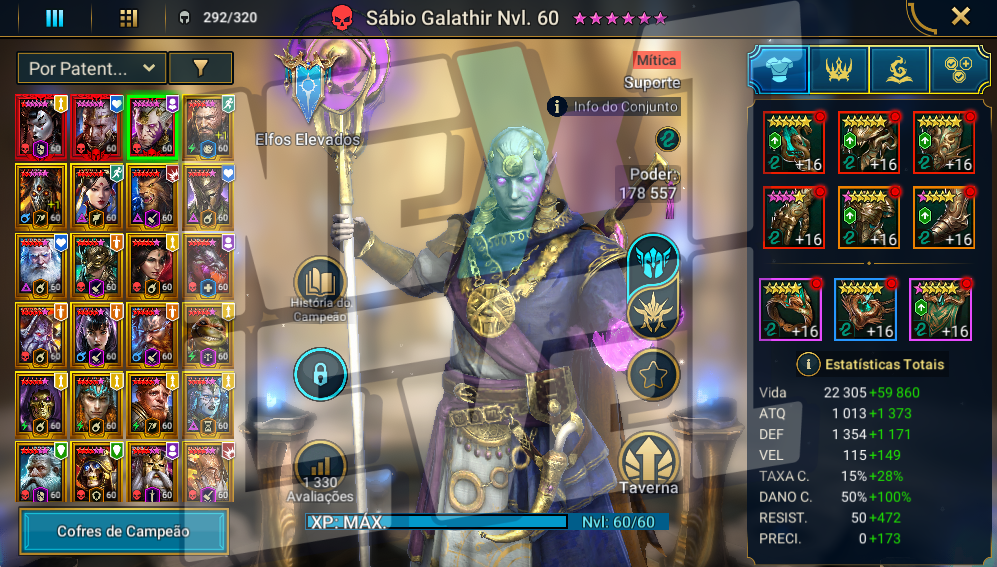Go to the Taverna
Screen dimensions: 997x567
pos(648,462)
